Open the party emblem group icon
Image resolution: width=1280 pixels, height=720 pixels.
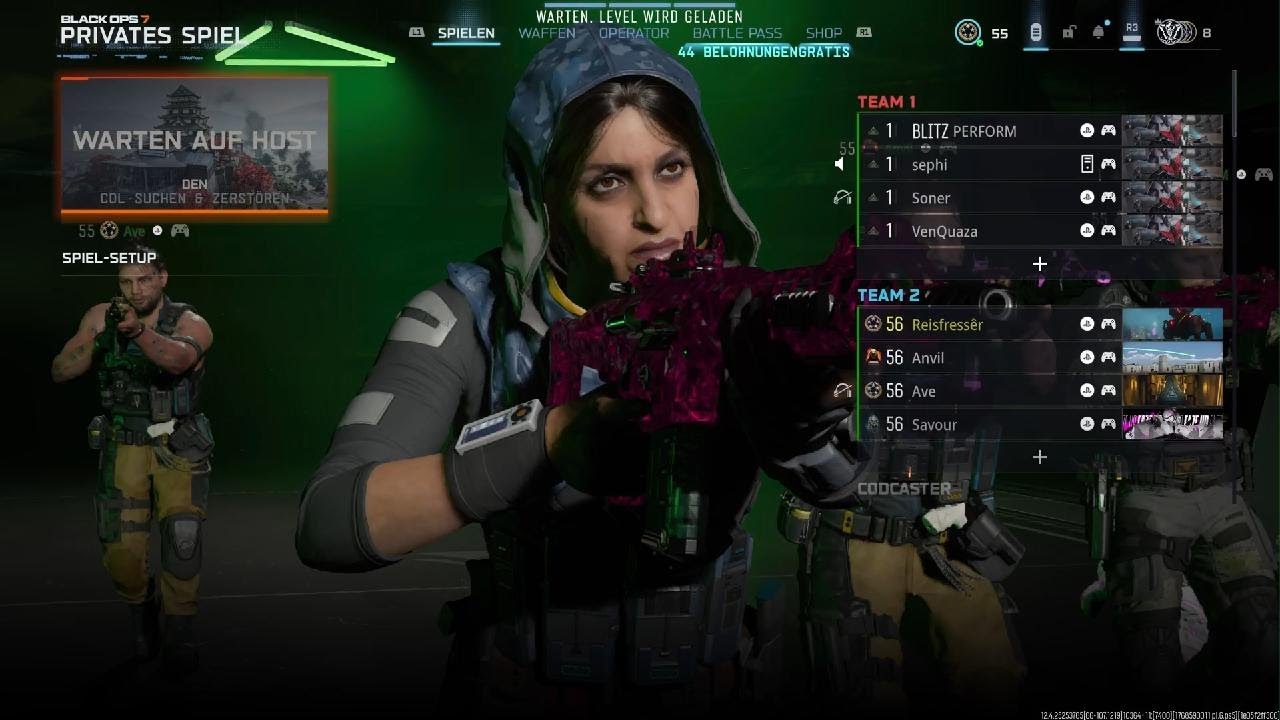[x=1169, y=33]
